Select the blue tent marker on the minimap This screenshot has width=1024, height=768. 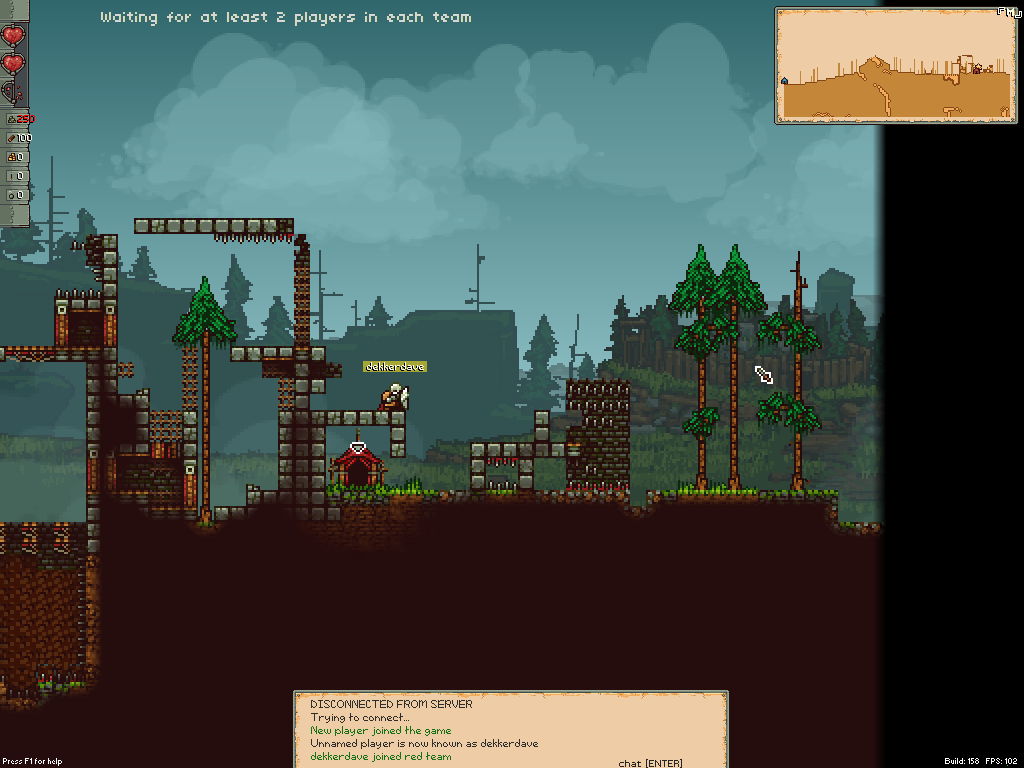pos(785,80)
